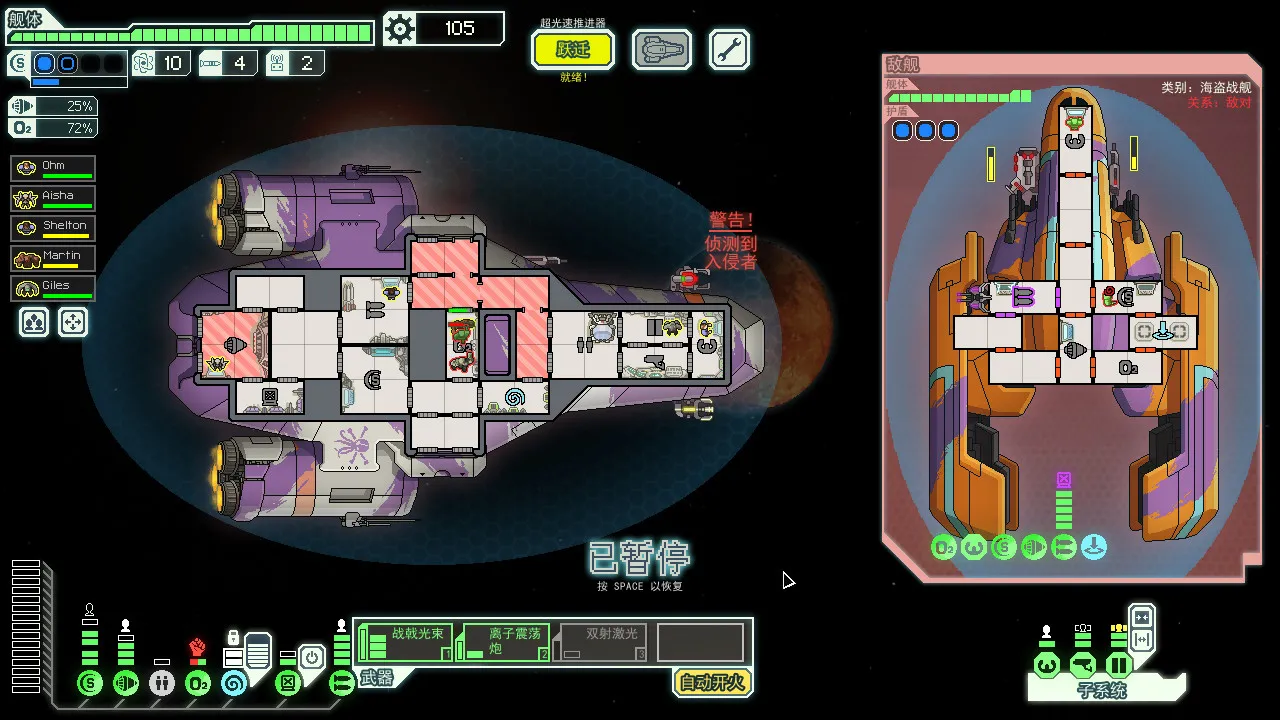This screenshot has width=1280, height=720.
Task: Power on the 离子震荡炮 weapon
Action: click(503, 641)
